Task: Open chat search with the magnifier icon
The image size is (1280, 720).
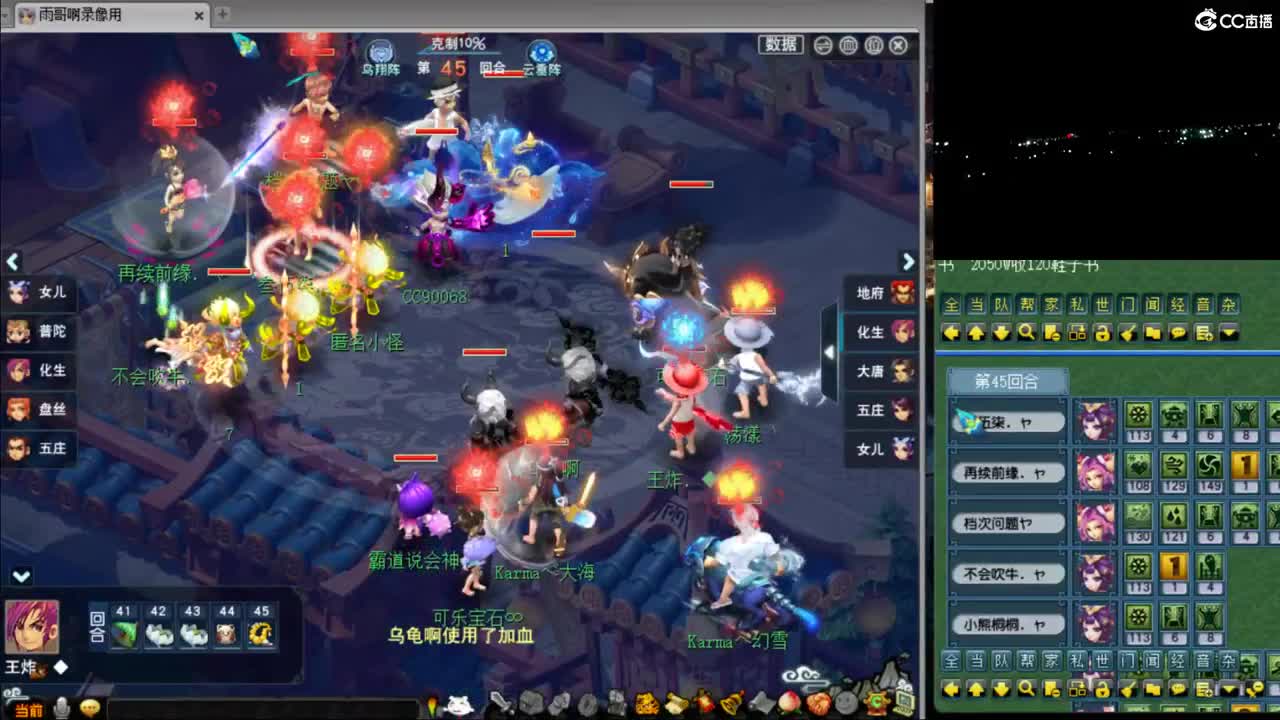Action: 1028,332
